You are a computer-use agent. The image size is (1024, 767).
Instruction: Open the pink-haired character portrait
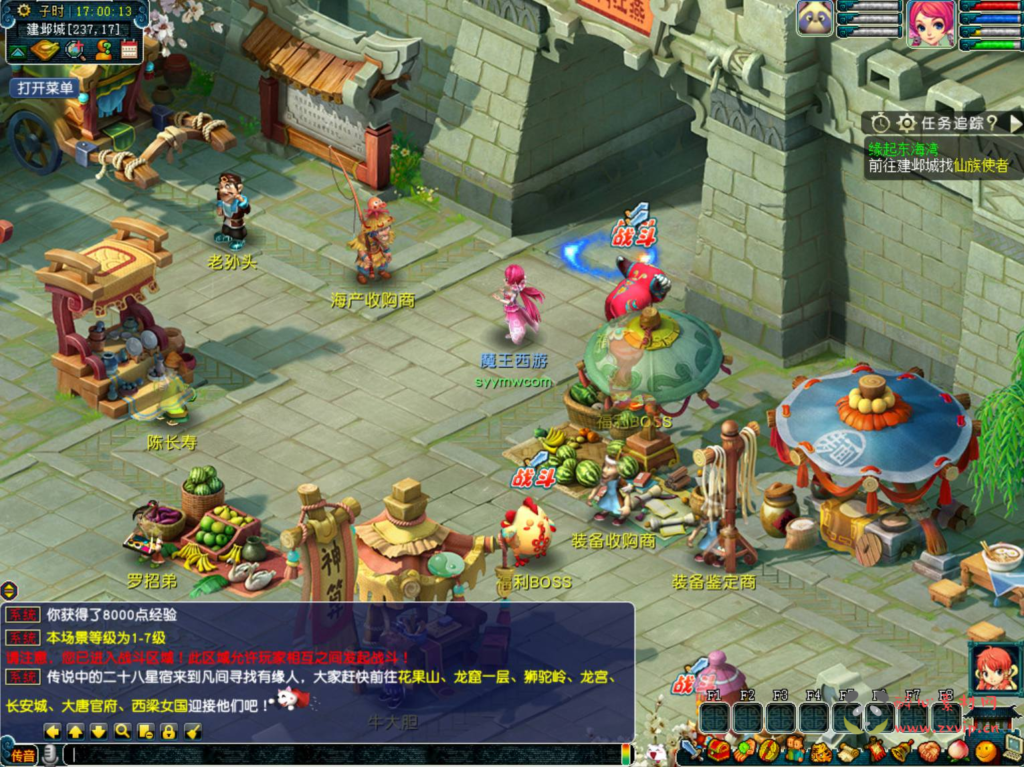930,24
